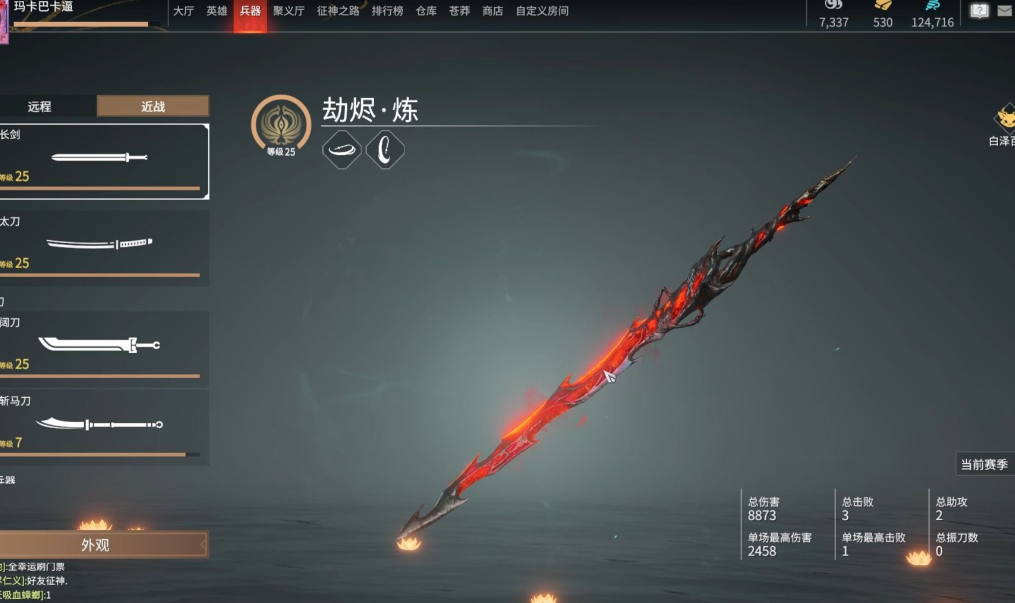This screenshot has height=603, width=1015.
Task: Open the 苍莽 menu entry
Action: pos(459,11)
